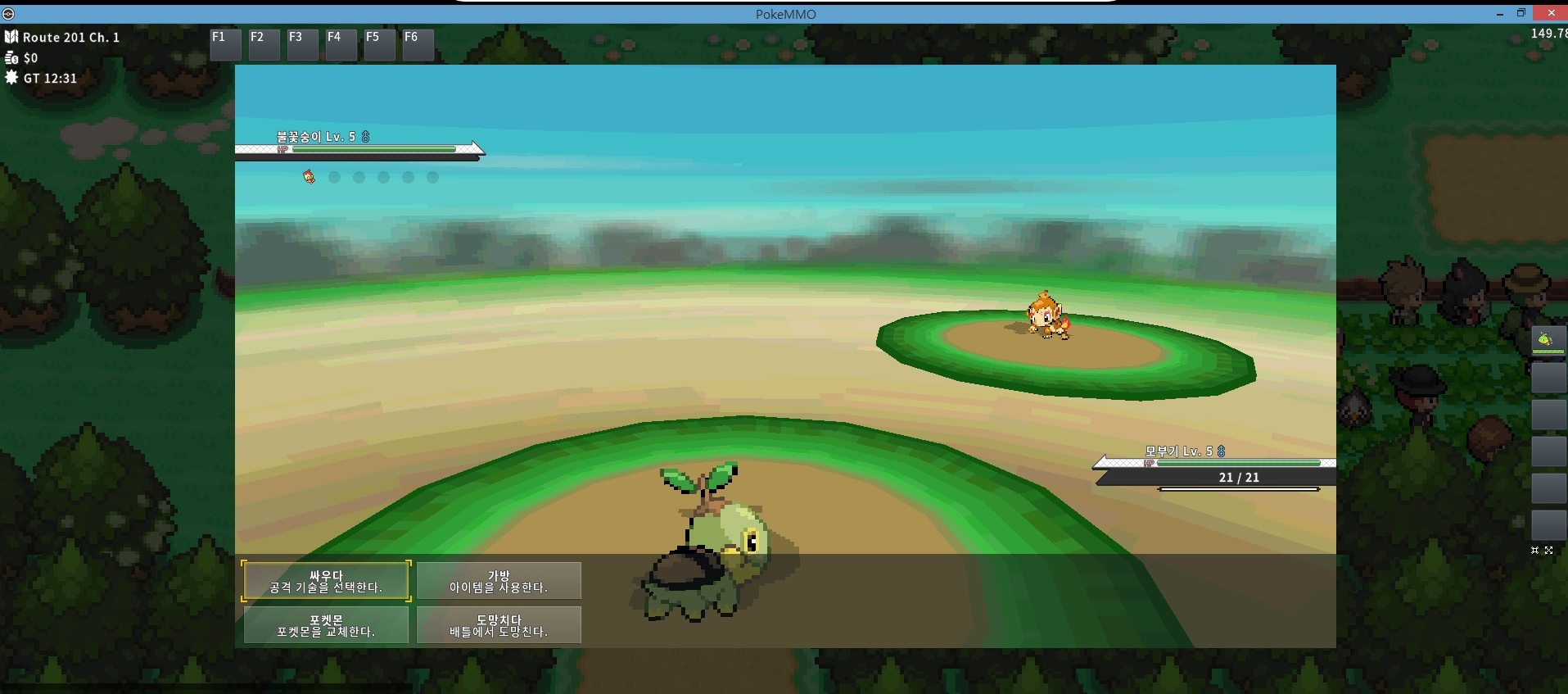Close the PokeMMO window
Image resolution: width=1568 pixels, height=694 pixels.
pos(1551,13)
